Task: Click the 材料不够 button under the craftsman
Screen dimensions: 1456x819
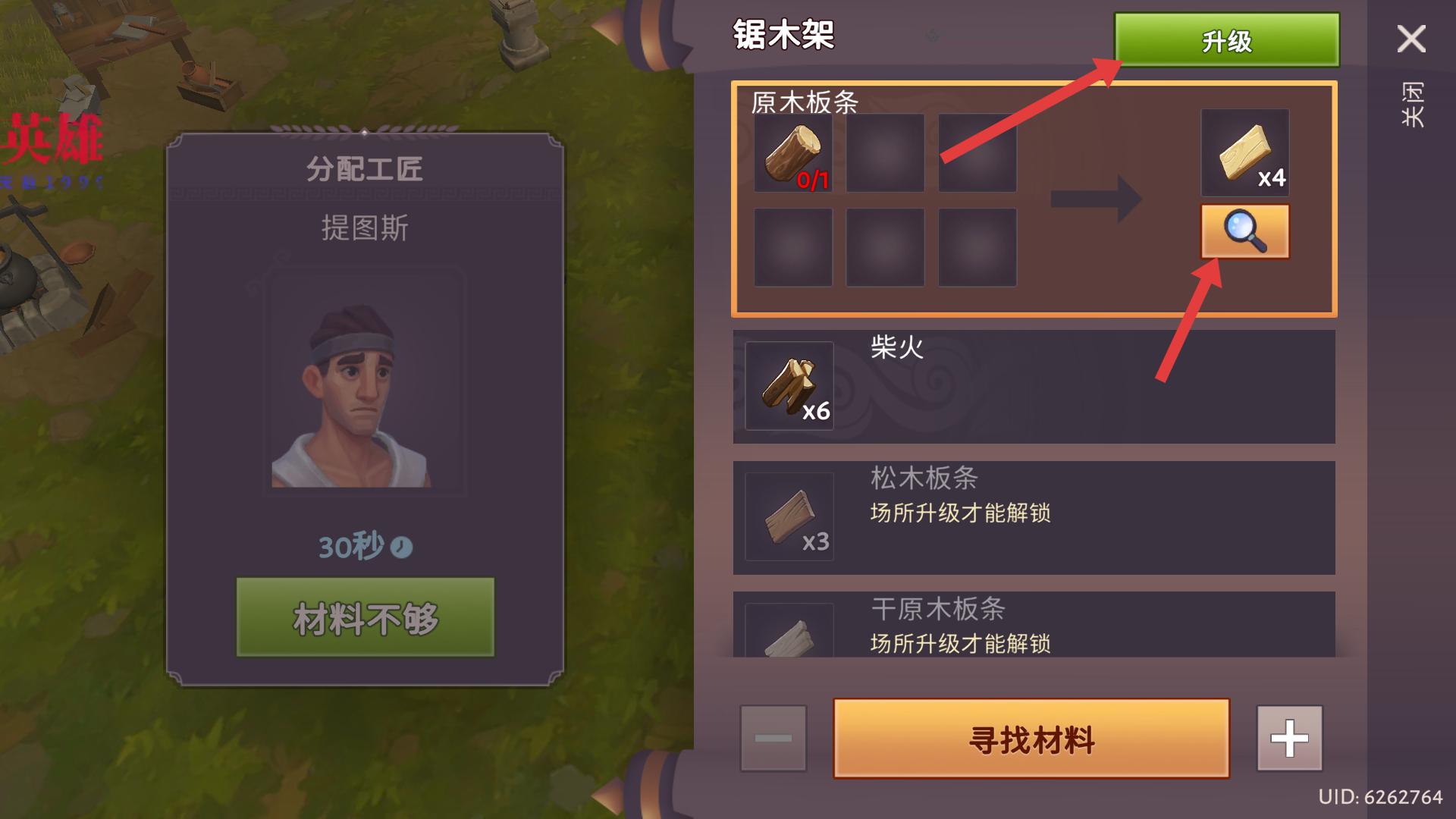Action: 365,617
